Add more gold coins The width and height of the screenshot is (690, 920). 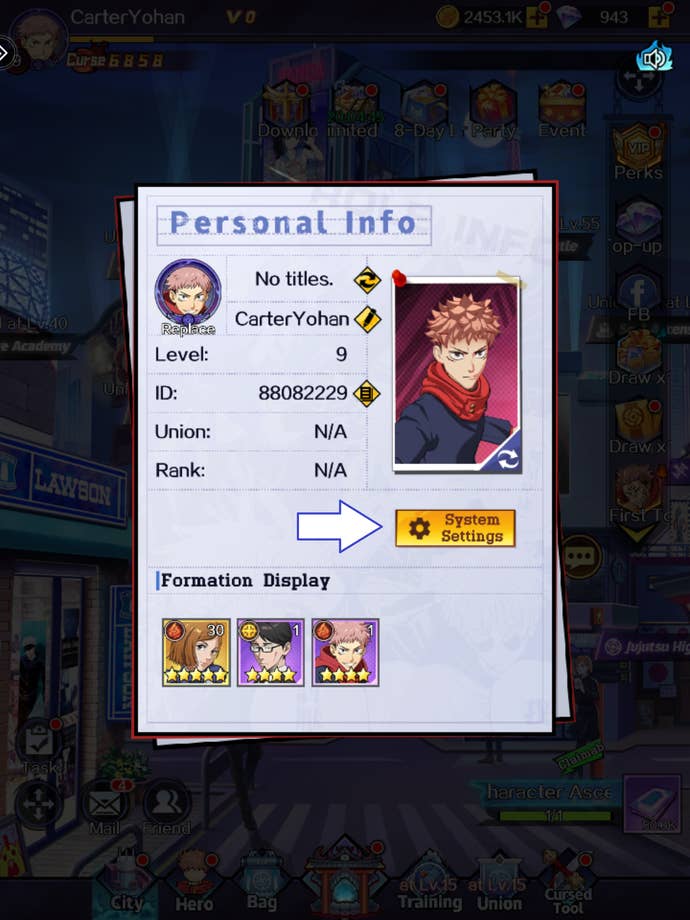537,17
